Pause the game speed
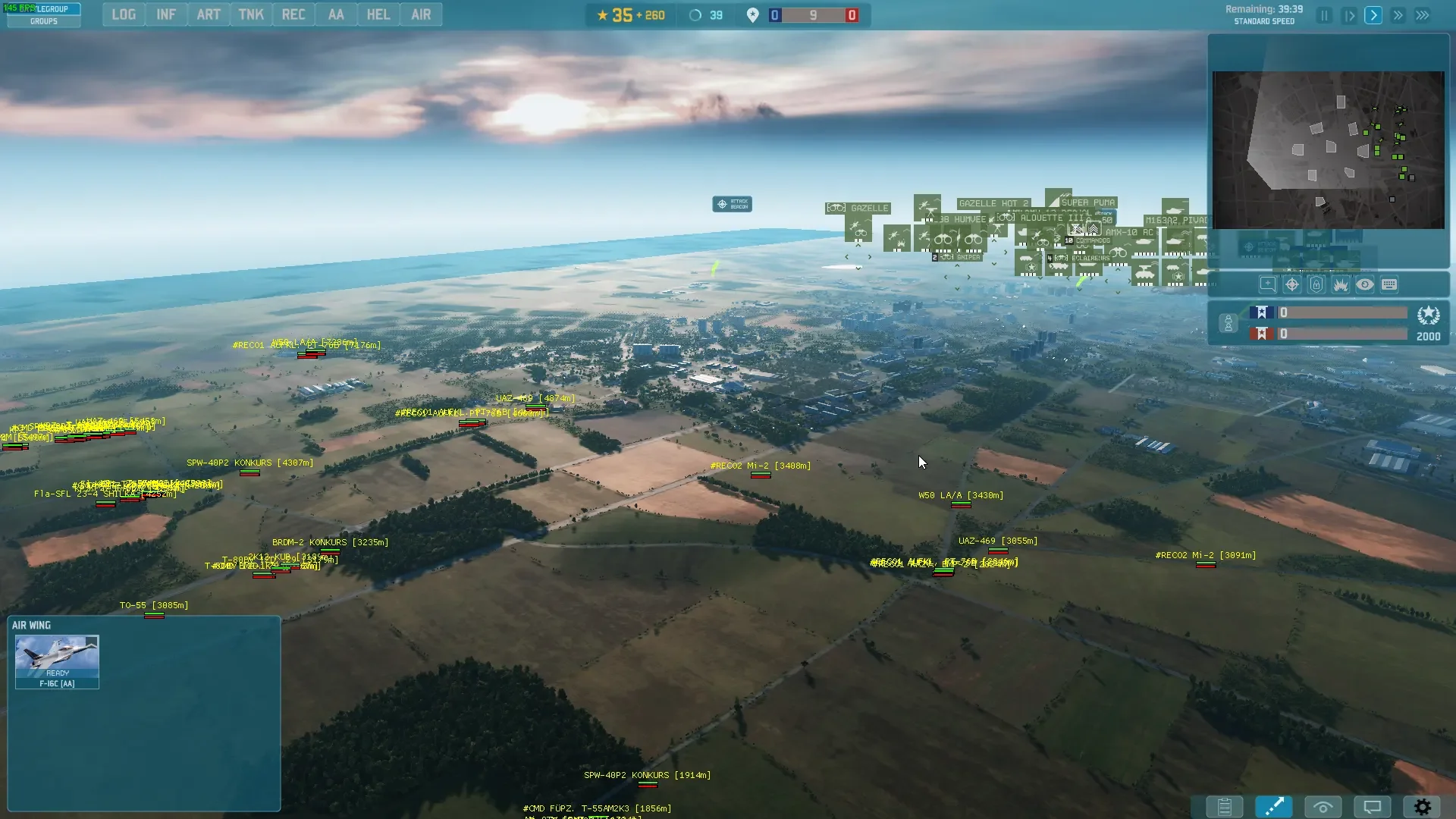The height and width of the screenshot is (819, 1456). [x=1324, y=15]
